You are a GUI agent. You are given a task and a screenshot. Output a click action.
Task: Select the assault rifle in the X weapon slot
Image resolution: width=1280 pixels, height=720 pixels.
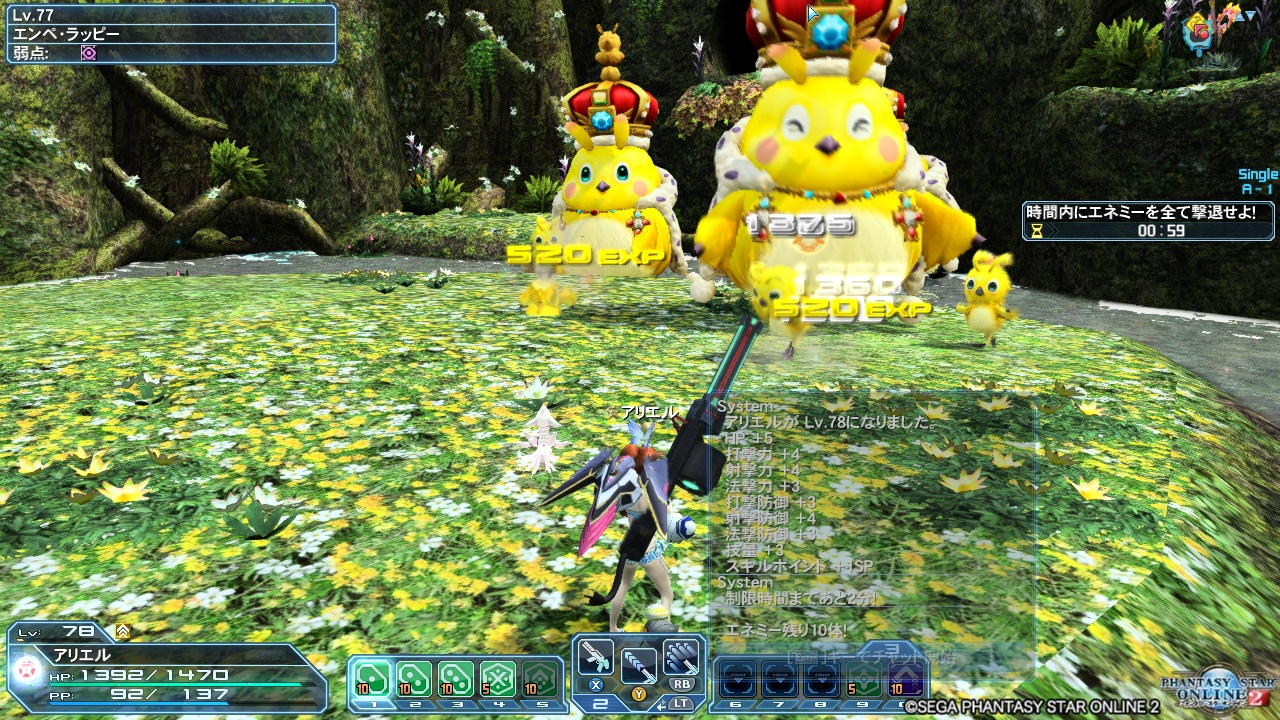(x=595, y=658)
